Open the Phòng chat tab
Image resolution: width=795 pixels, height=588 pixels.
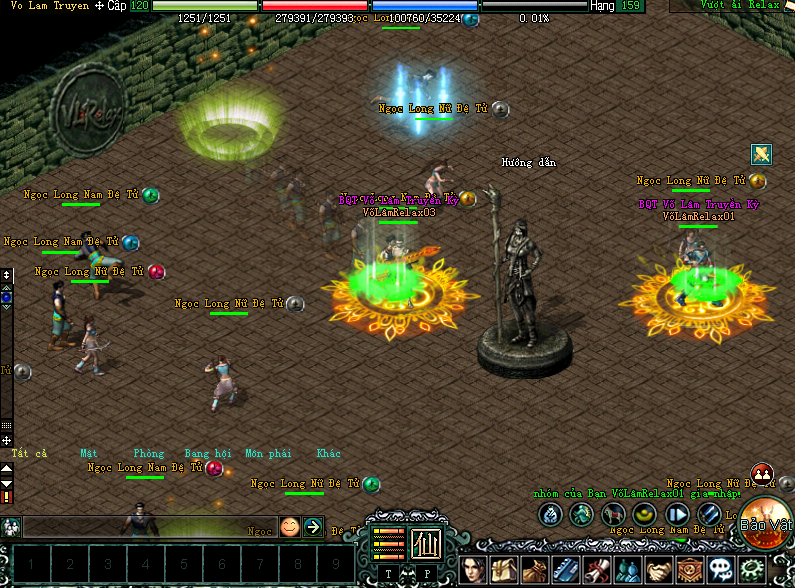click(149, 453)
